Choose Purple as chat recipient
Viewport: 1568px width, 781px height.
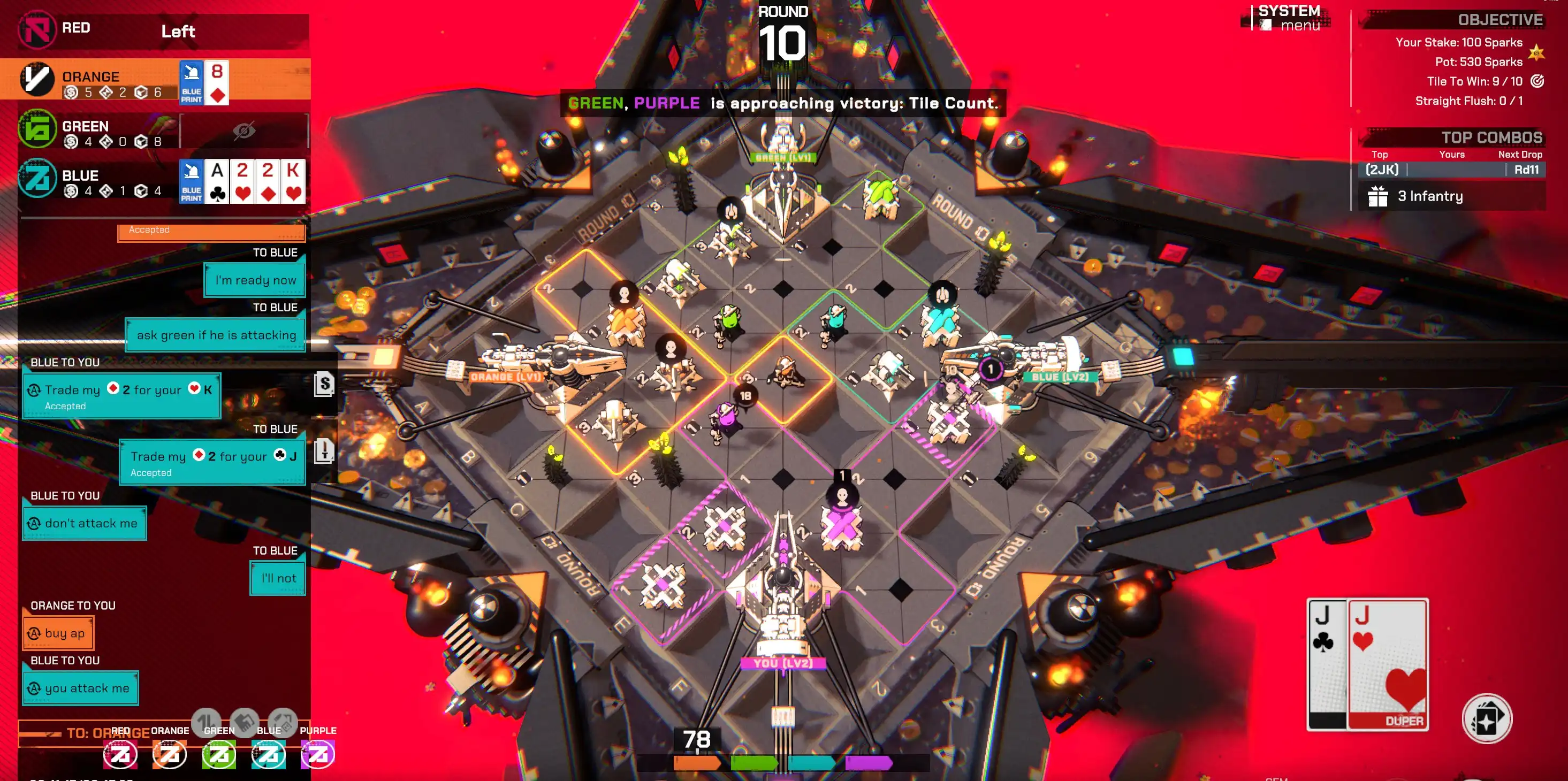[318, 754]
